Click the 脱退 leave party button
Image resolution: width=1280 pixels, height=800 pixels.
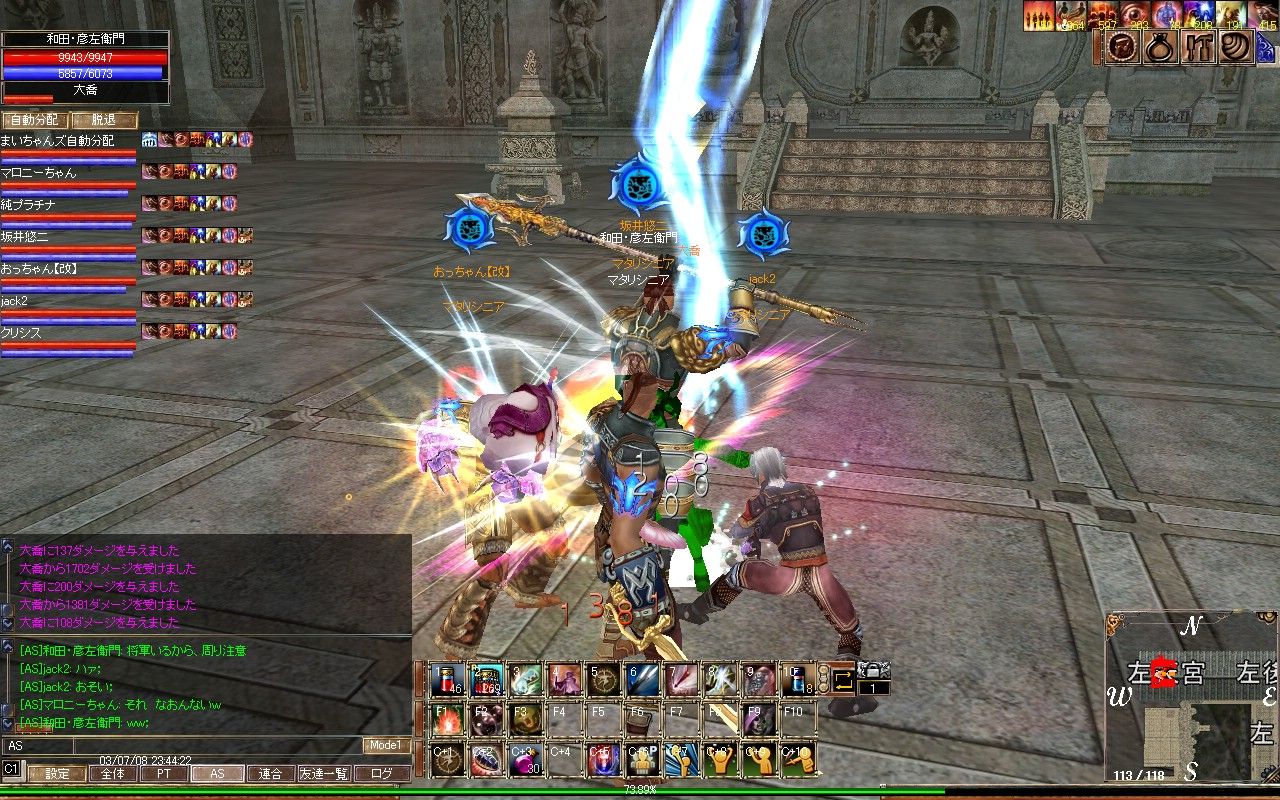point(104,120)
